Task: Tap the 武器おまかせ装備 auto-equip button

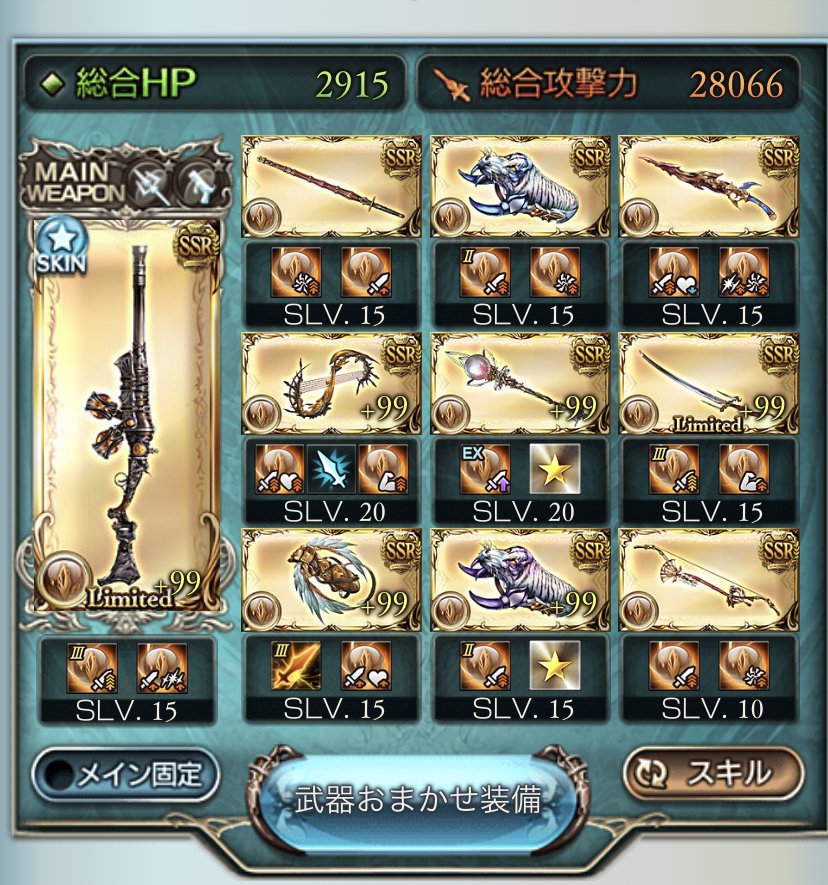Action: 418,801
